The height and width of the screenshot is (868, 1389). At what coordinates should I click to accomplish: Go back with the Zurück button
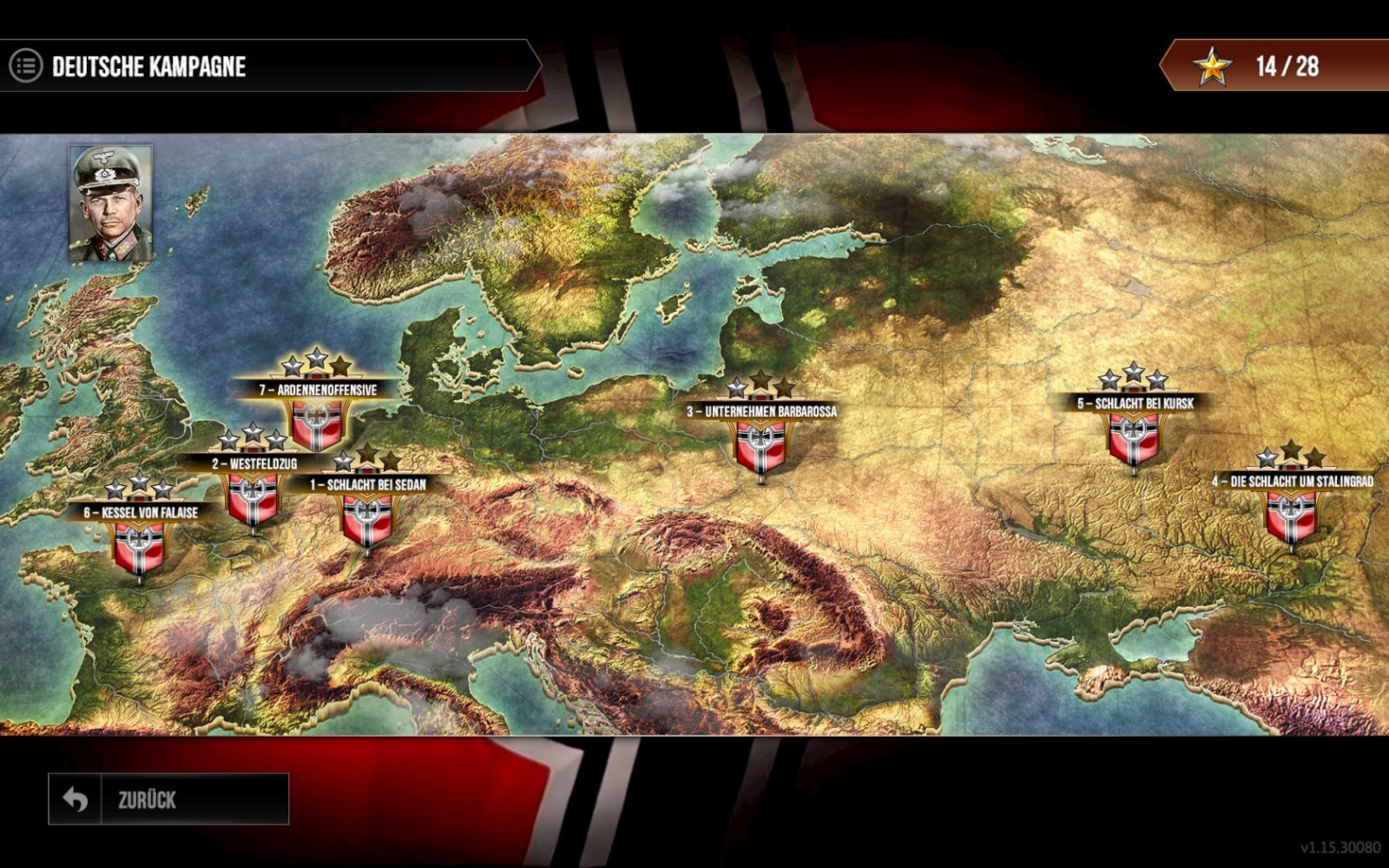click(168, 799)
